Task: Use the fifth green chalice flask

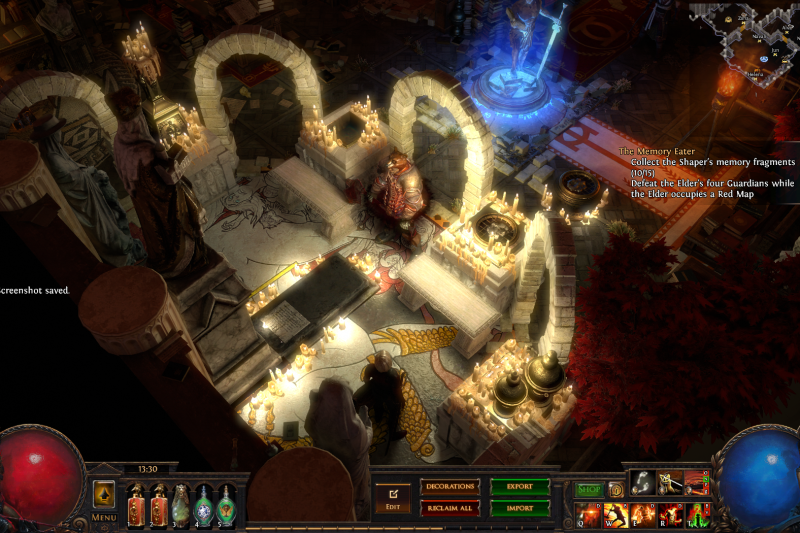Action: [227, 505]
